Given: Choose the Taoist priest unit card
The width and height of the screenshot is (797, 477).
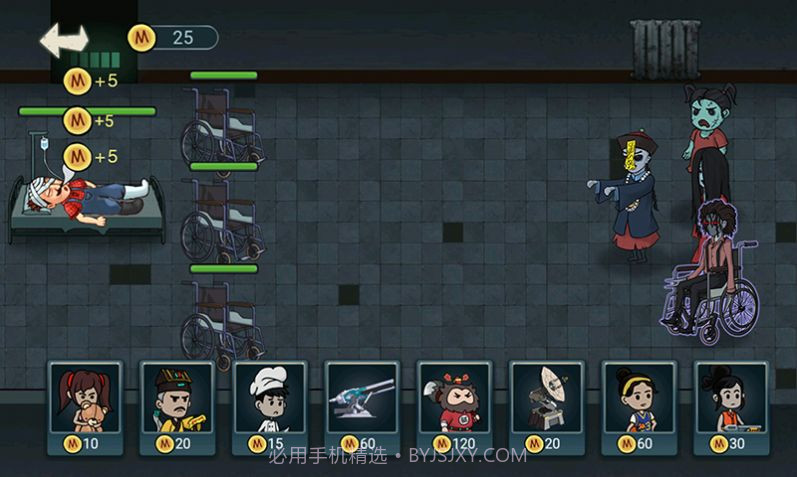Looking at the screenshot, I should click(x=176, y=407).
